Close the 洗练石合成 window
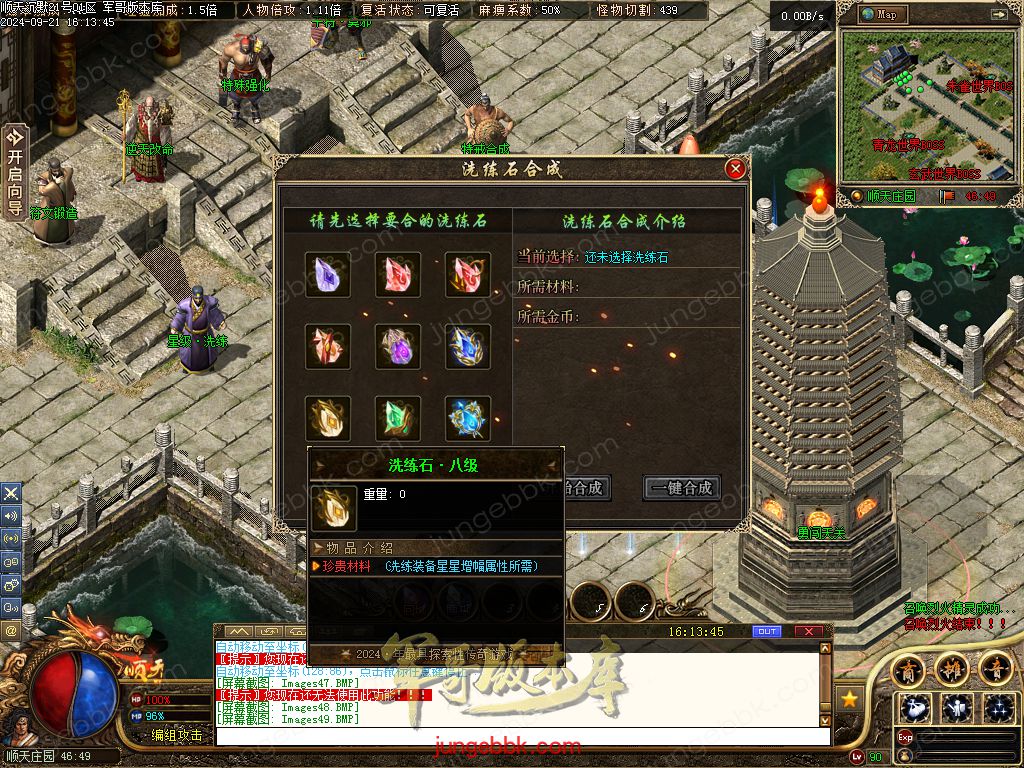This screenshot has width=1024, height=768. [x=736, y=169]
